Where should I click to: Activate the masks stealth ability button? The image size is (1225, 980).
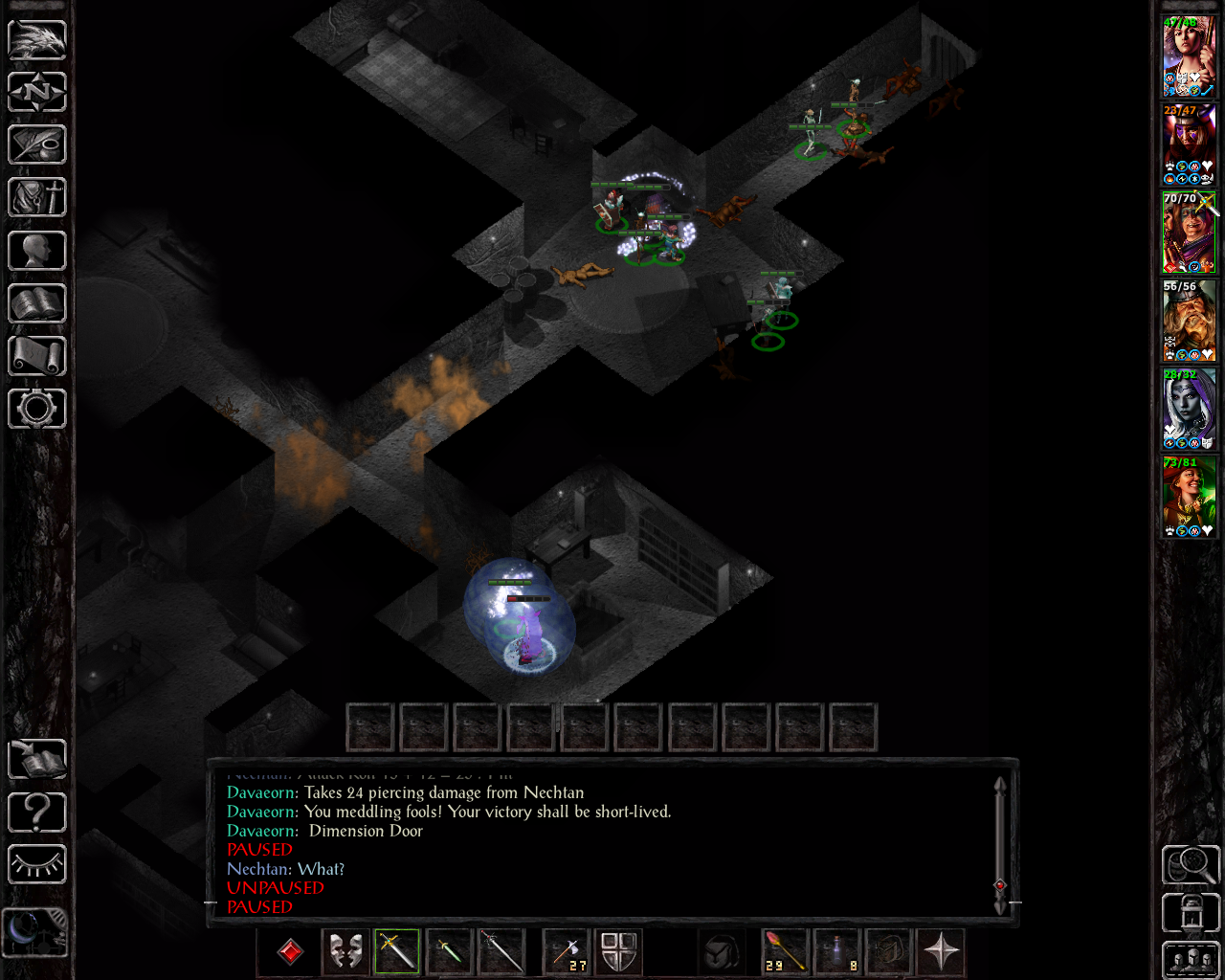pos(345,952)
